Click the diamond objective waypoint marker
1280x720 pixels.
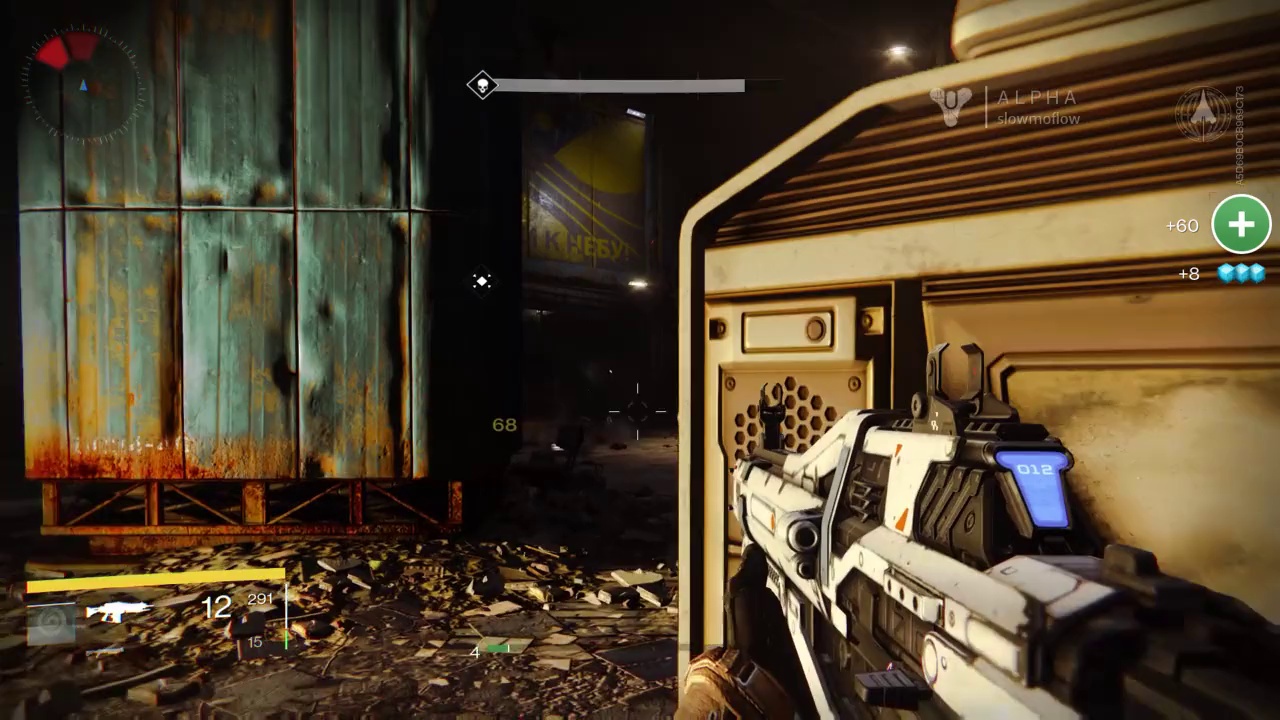point(482,281)
